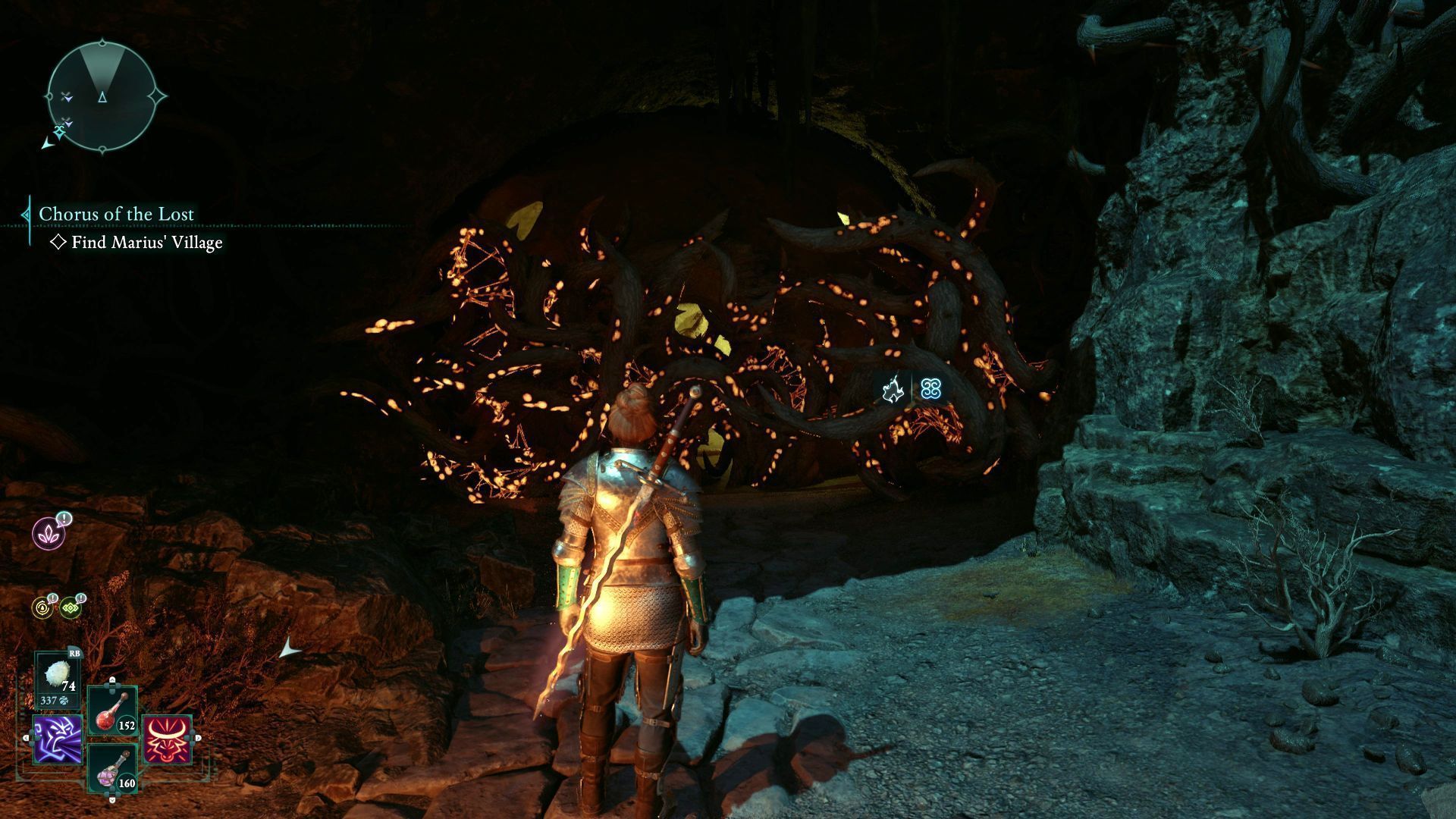Open the pink lotus notification icon
Viewport: 1456px width, 819px height.
[x=49, y=533]
